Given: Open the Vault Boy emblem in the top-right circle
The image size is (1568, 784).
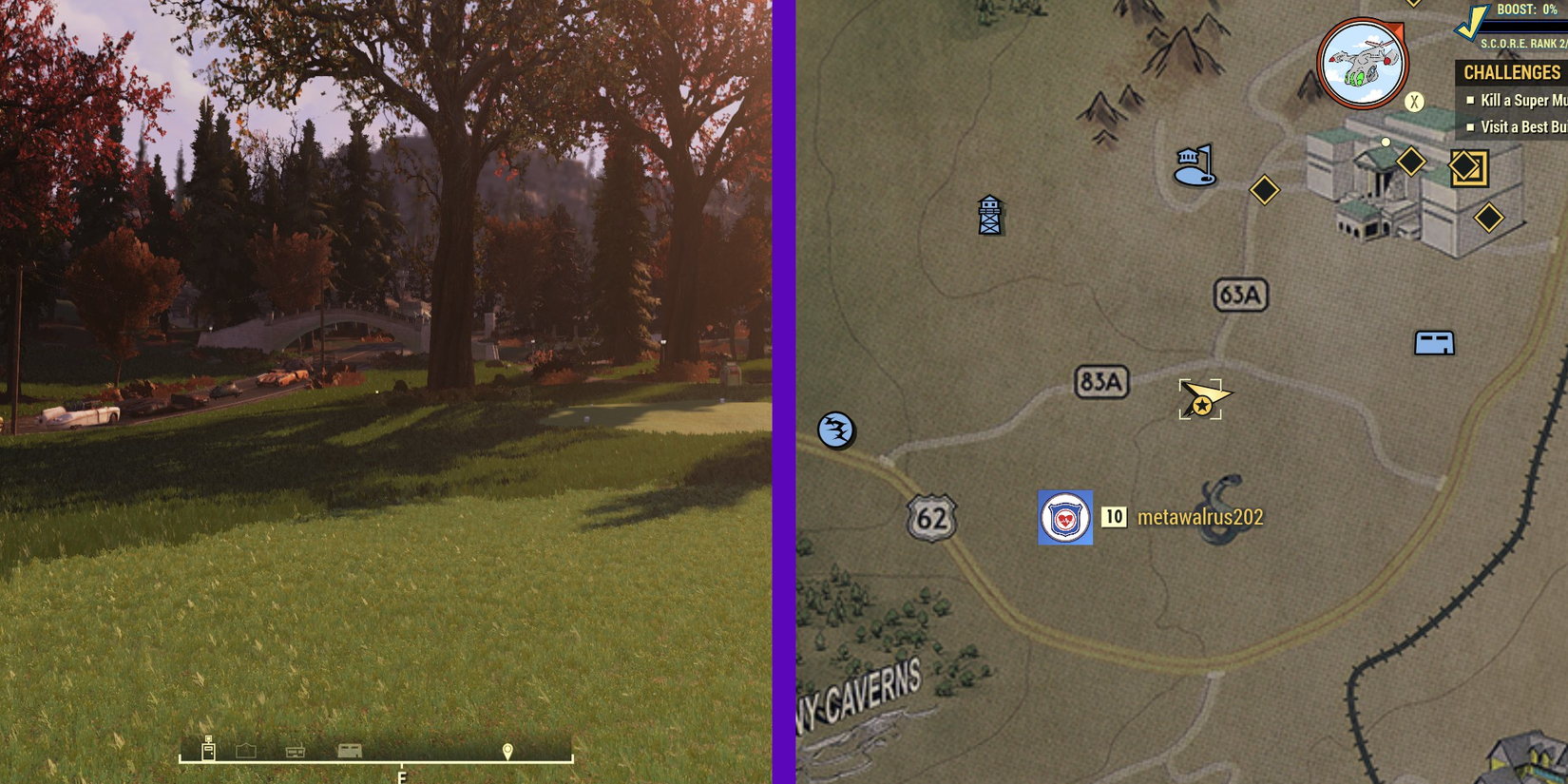Looking at the screenshot, I should [x=1361, y=62].
